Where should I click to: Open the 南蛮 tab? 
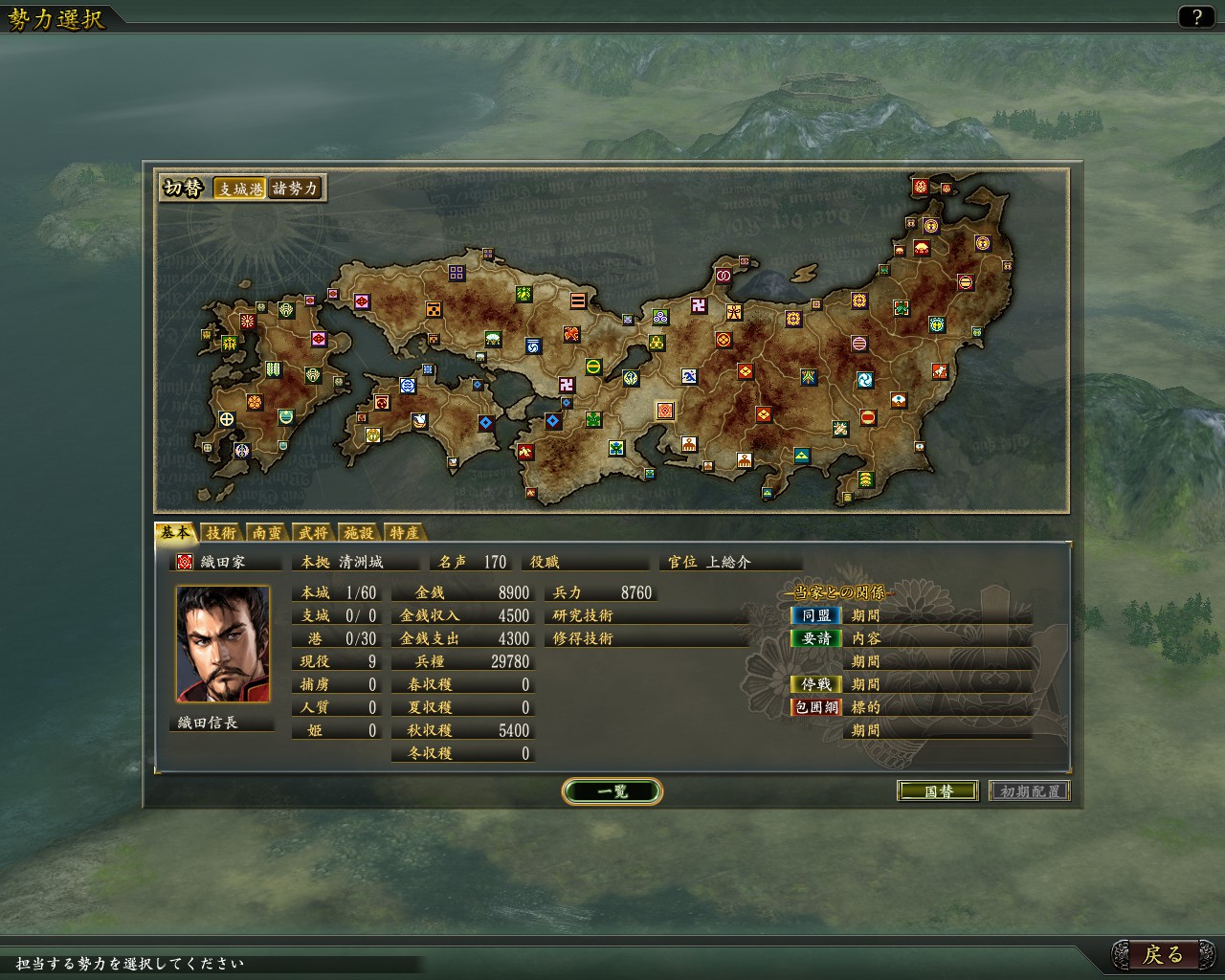click(267, 533)
